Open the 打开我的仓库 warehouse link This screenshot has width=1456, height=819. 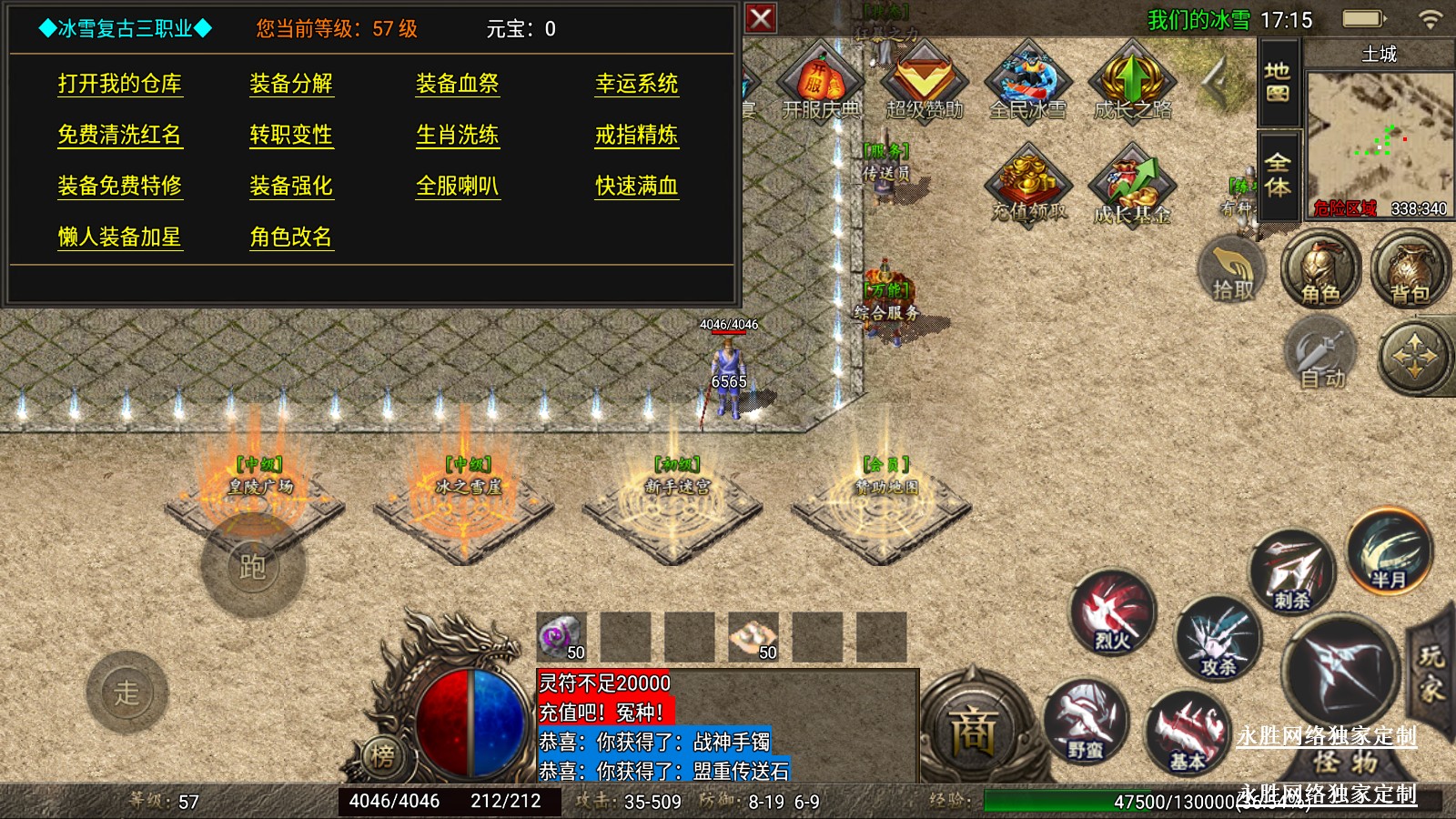click(119, 84)
